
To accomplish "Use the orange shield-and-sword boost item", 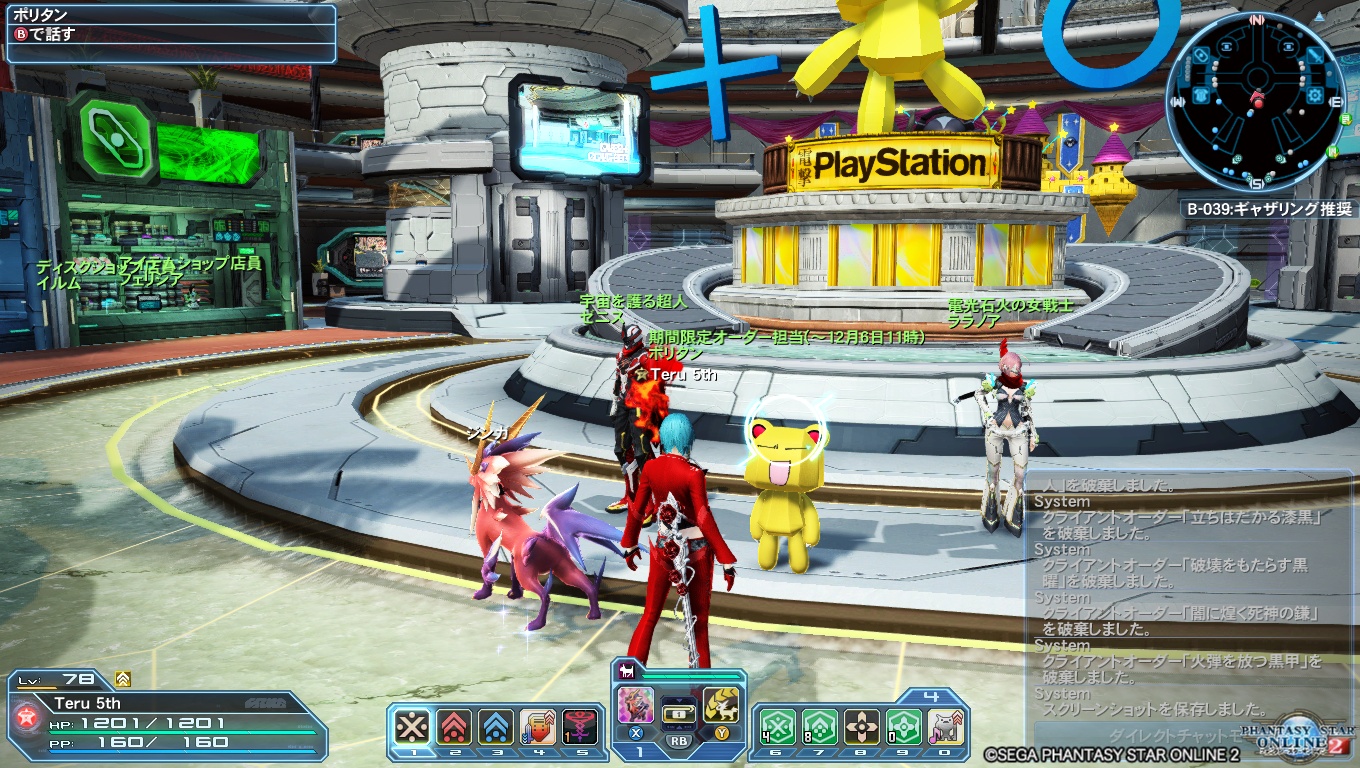I will pos(538,727).
